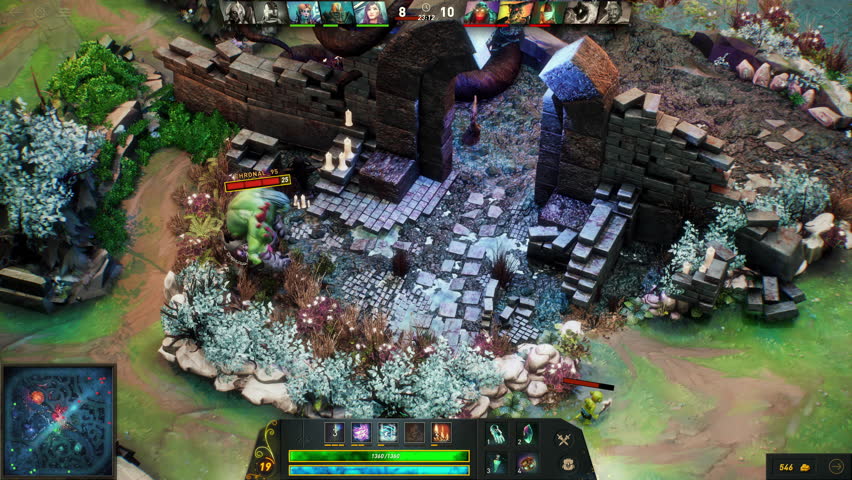Screen dimensions: 852x480
Task: Use the green potion item in slot 3
Action: click(499, 463)
